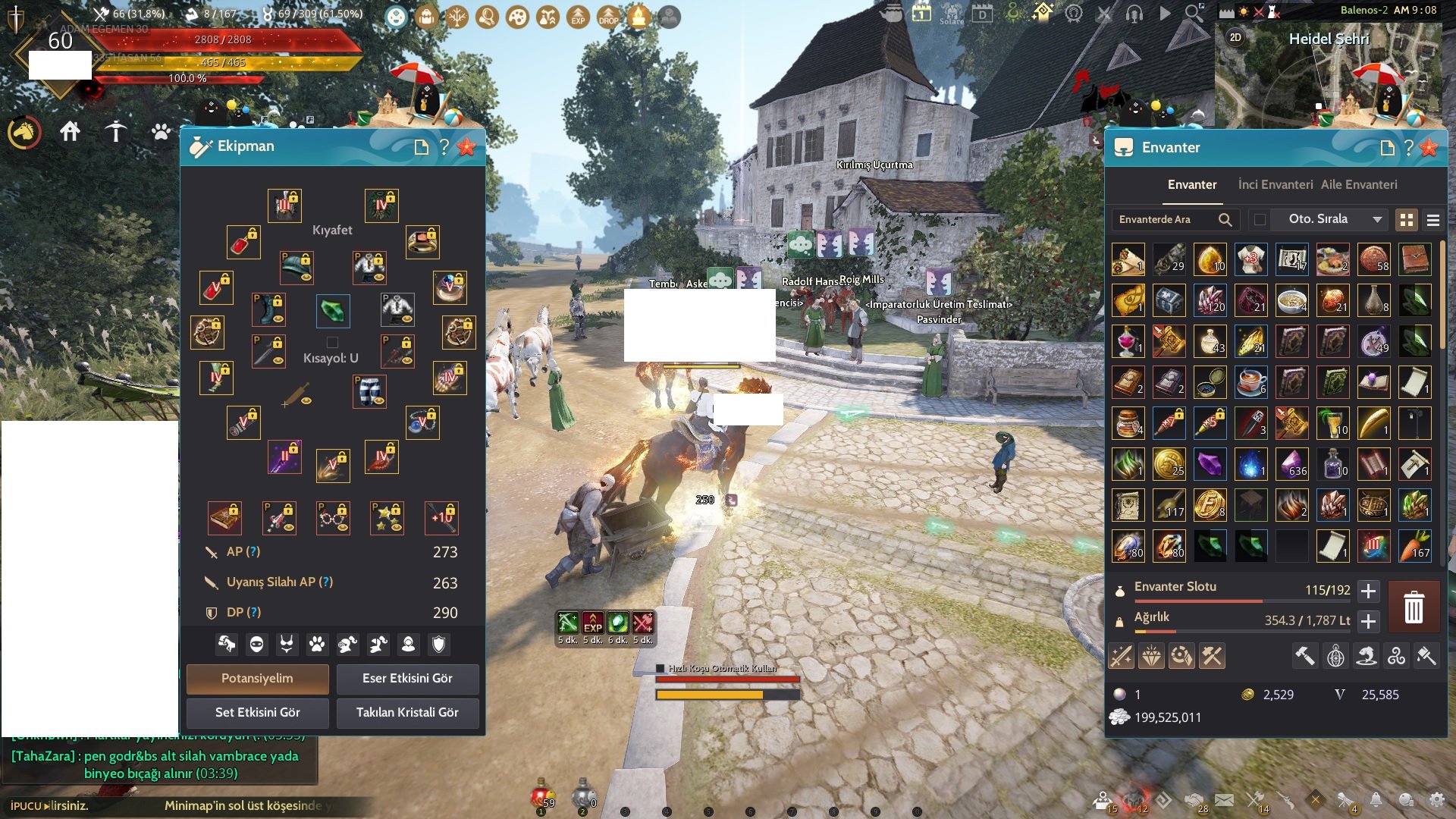Switch to the İnci Envanteri tab
This screenshot has height=819, width=1456.
(1274, 184)
